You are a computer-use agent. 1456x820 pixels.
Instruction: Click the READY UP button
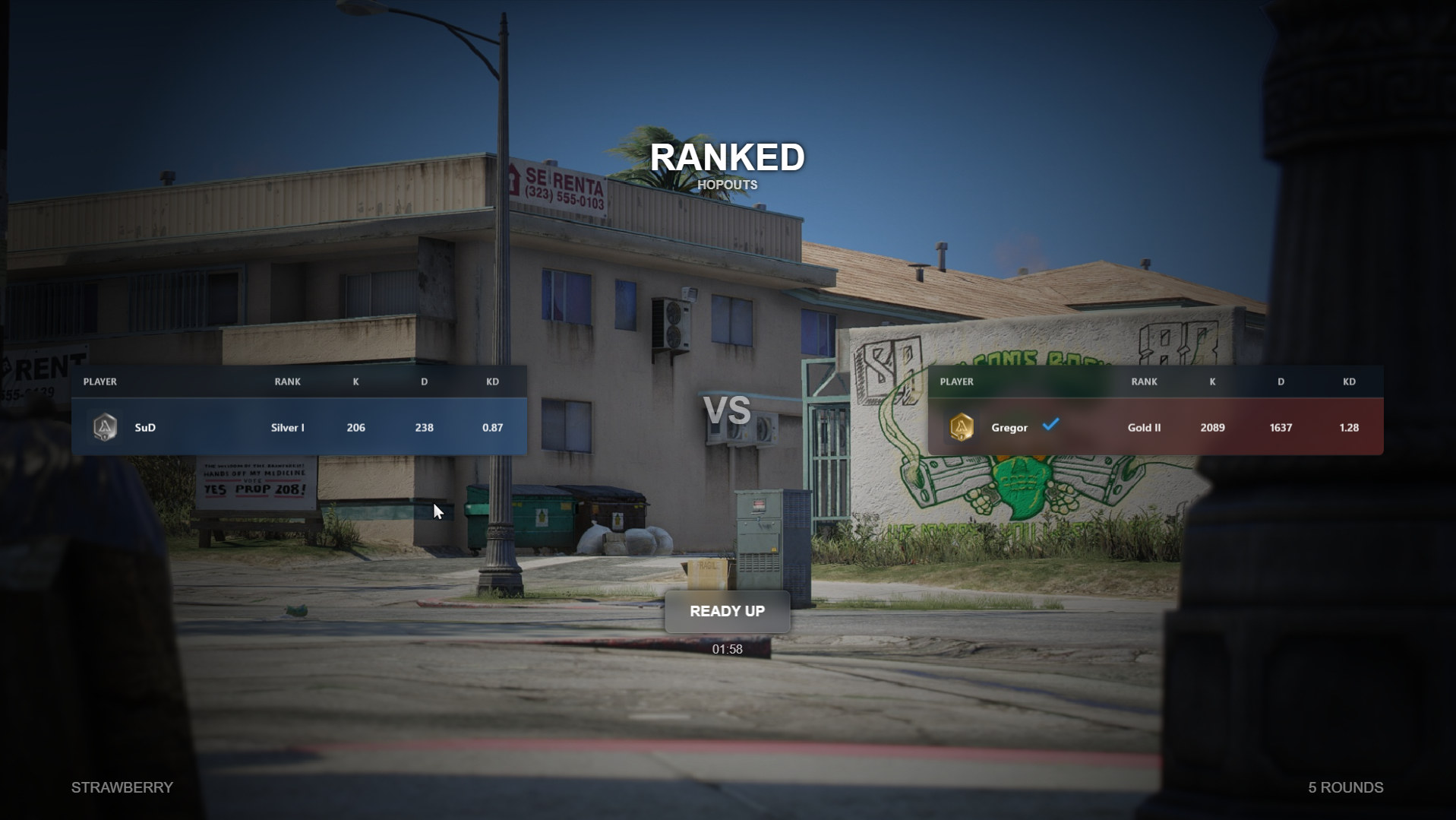tap(727, 611)
